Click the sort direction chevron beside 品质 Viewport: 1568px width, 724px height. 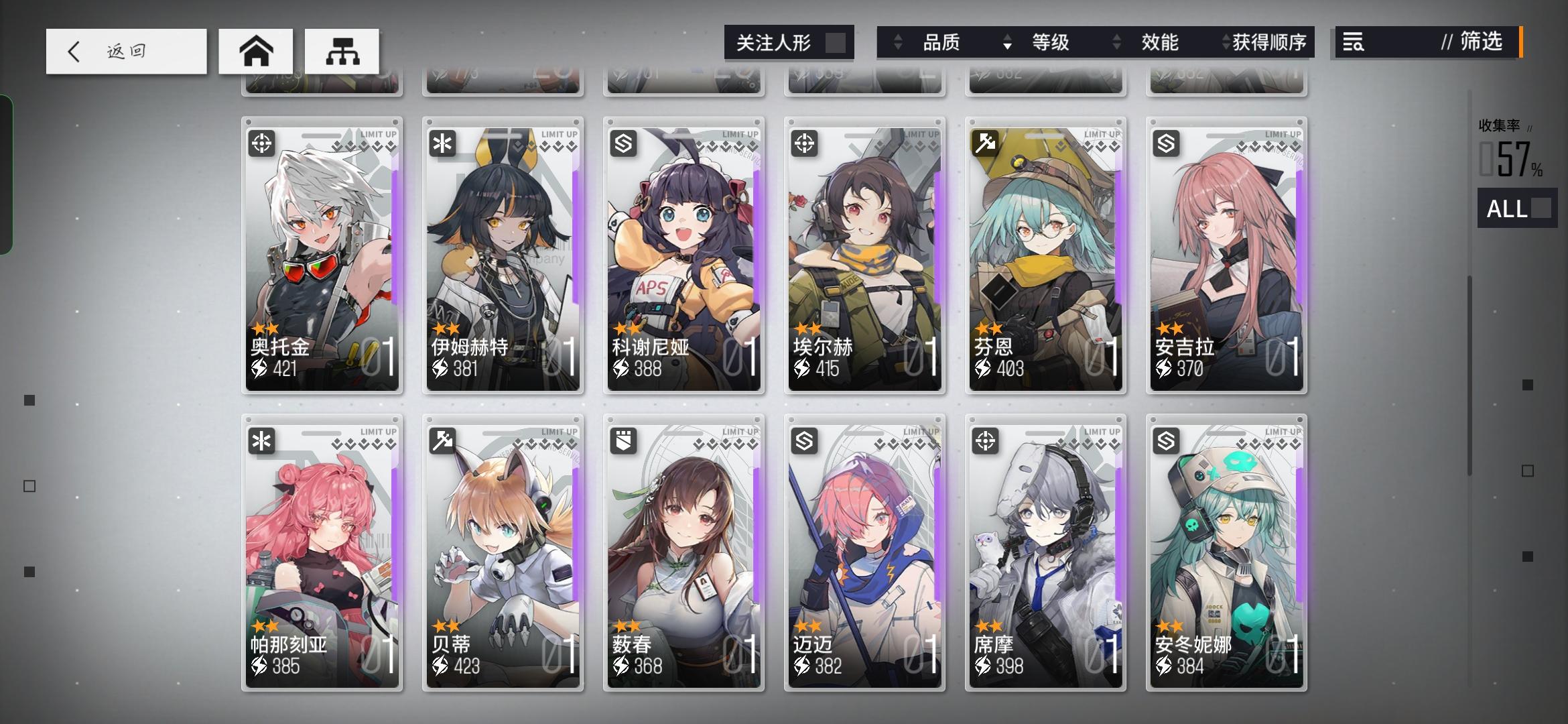pos(897,42)
